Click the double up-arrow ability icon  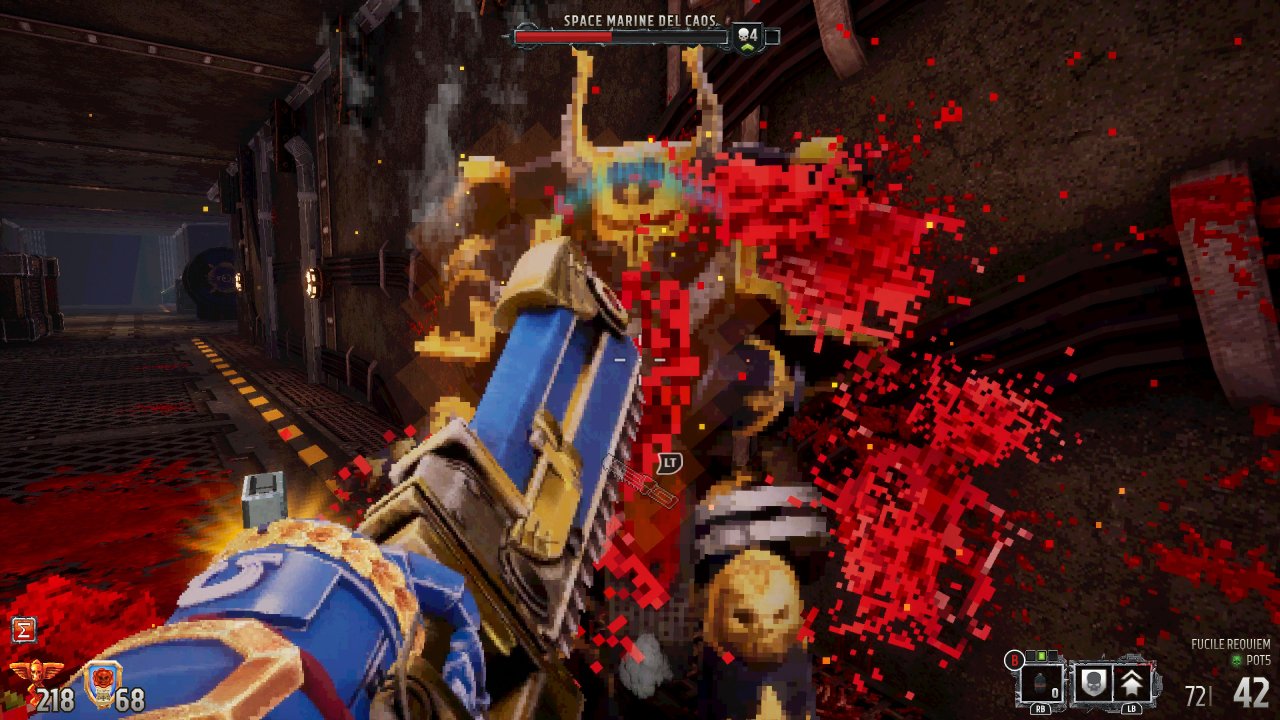1131,685
